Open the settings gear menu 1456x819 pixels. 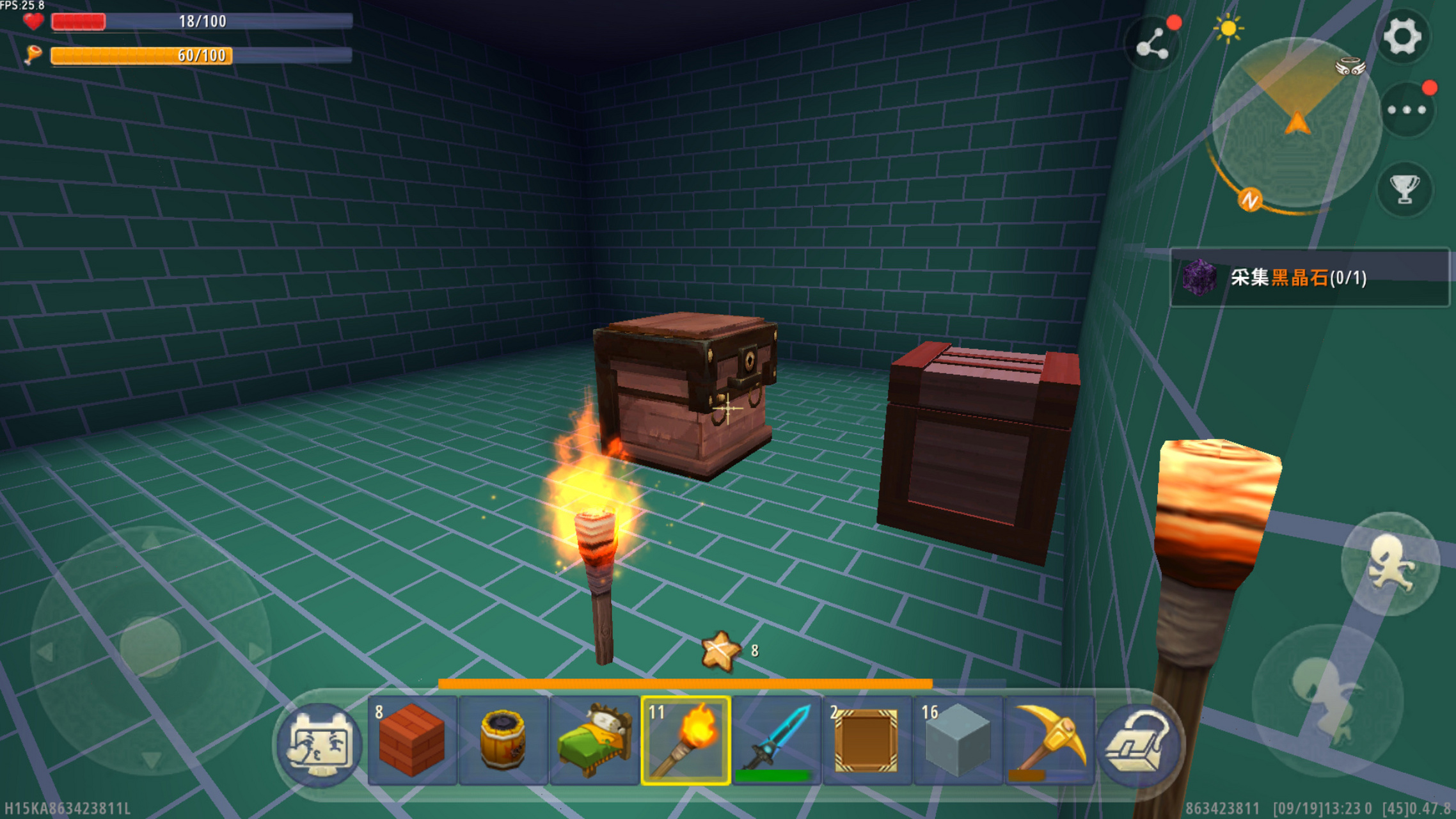(x=1402, y=36)
